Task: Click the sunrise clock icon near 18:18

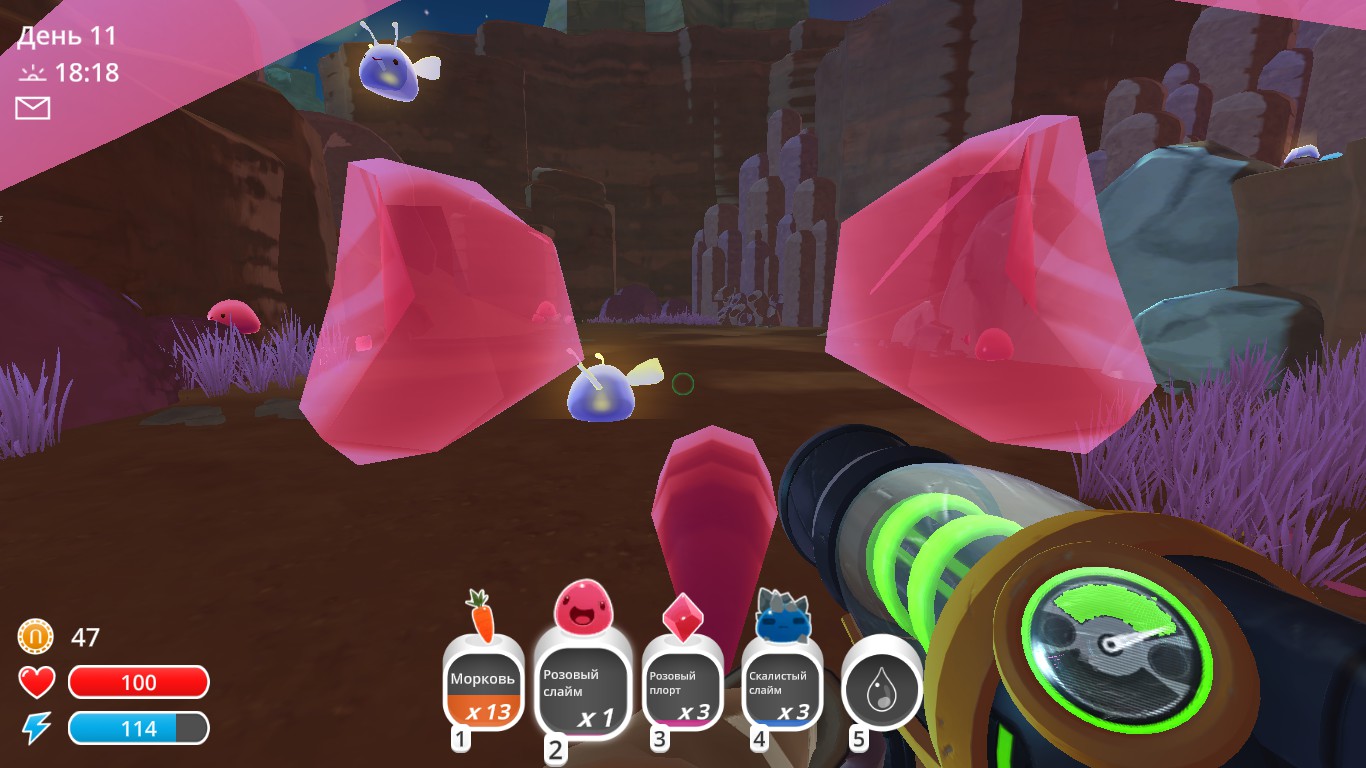Action: 33,71
